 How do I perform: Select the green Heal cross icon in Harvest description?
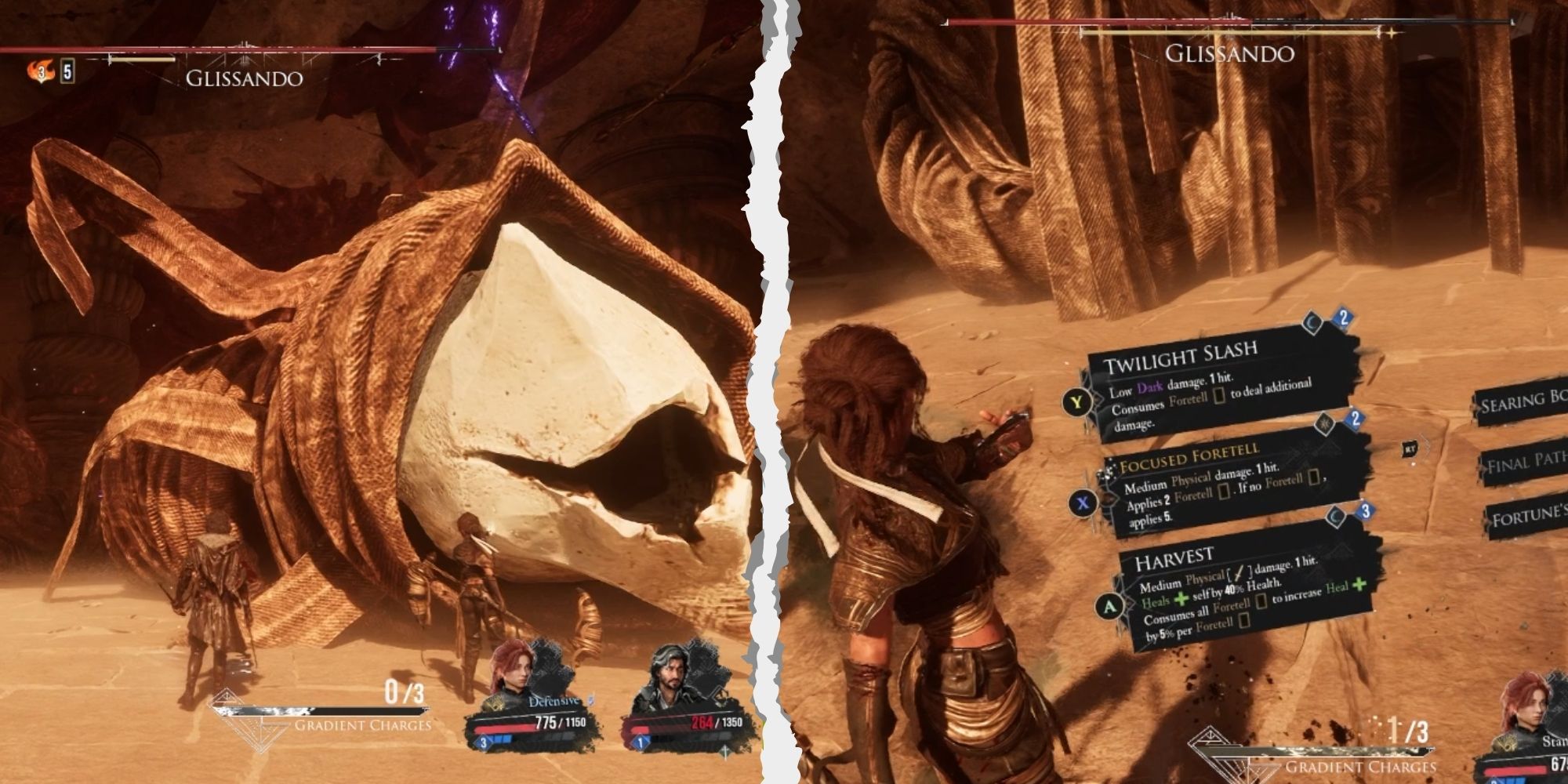pyautogui.click(x=1180, y=598)
